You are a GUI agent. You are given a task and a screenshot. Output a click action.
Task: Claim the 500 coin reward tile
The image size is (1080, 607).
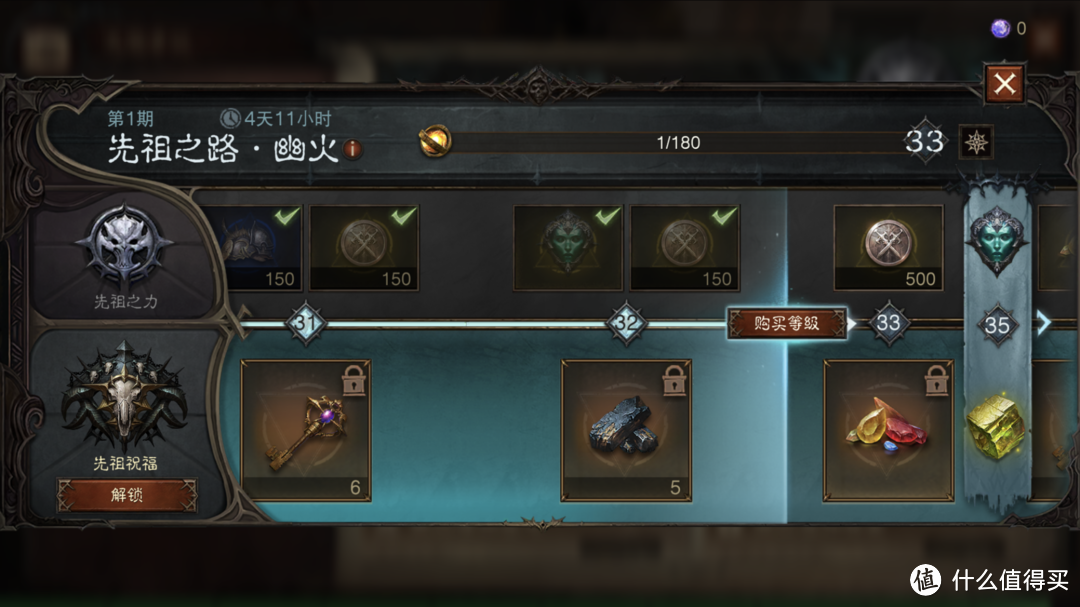click(x=888, y=248)
